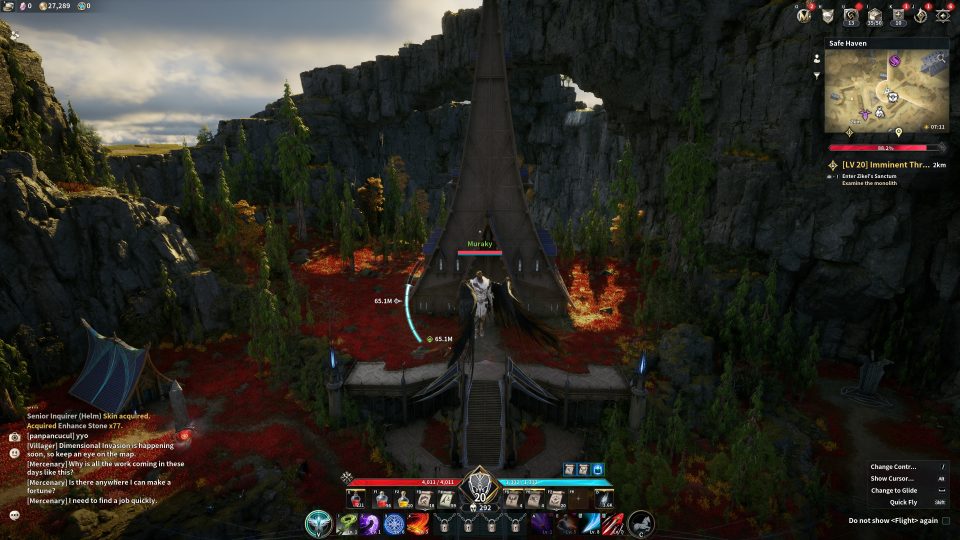
Task: Tick the Do not show Flight again checkbox
Action: pyautogui.click(x=946, y=520)
